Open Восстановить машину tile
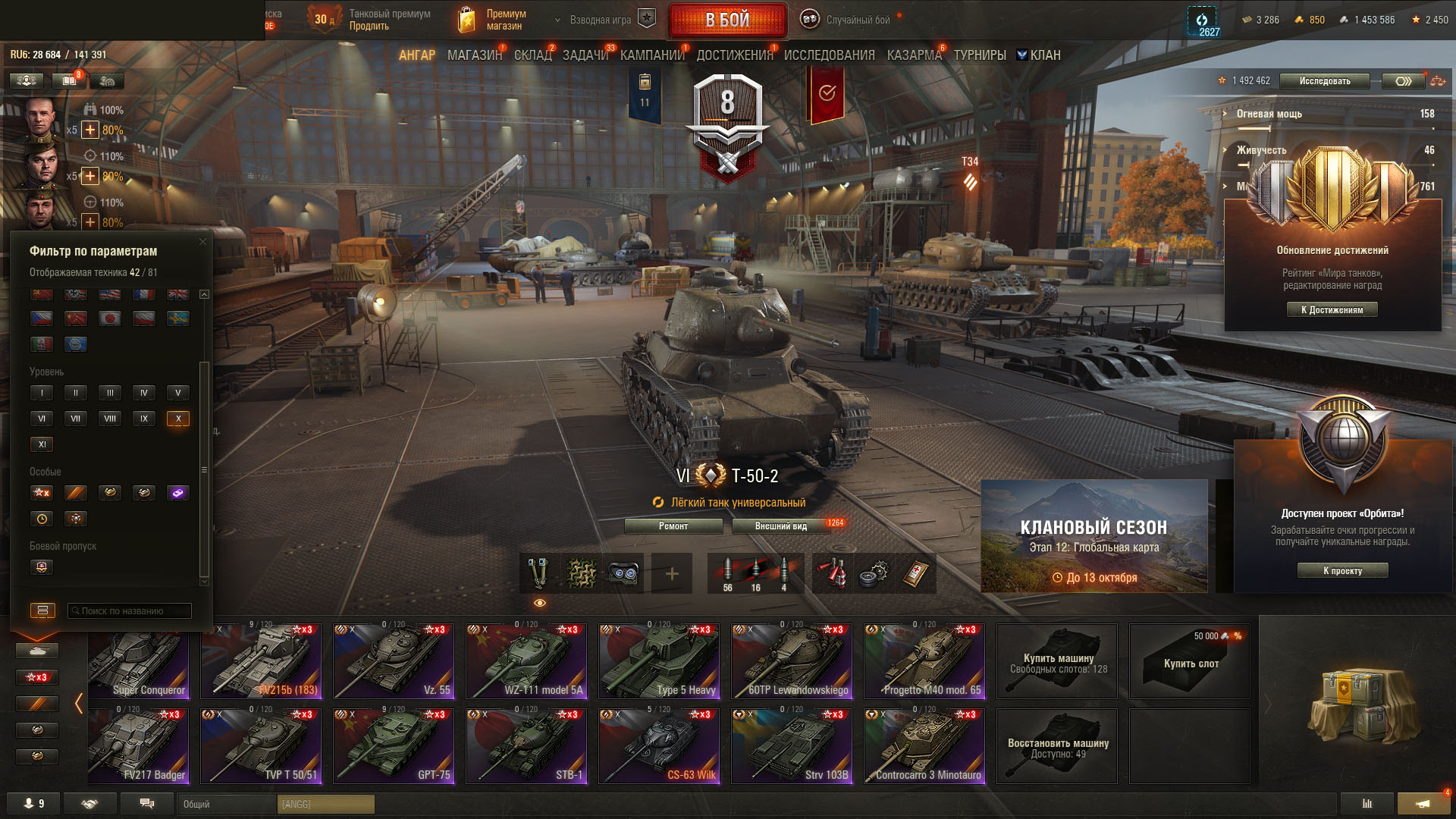Viewport: 1456px width, 819px height. (x=1057, y=747)
